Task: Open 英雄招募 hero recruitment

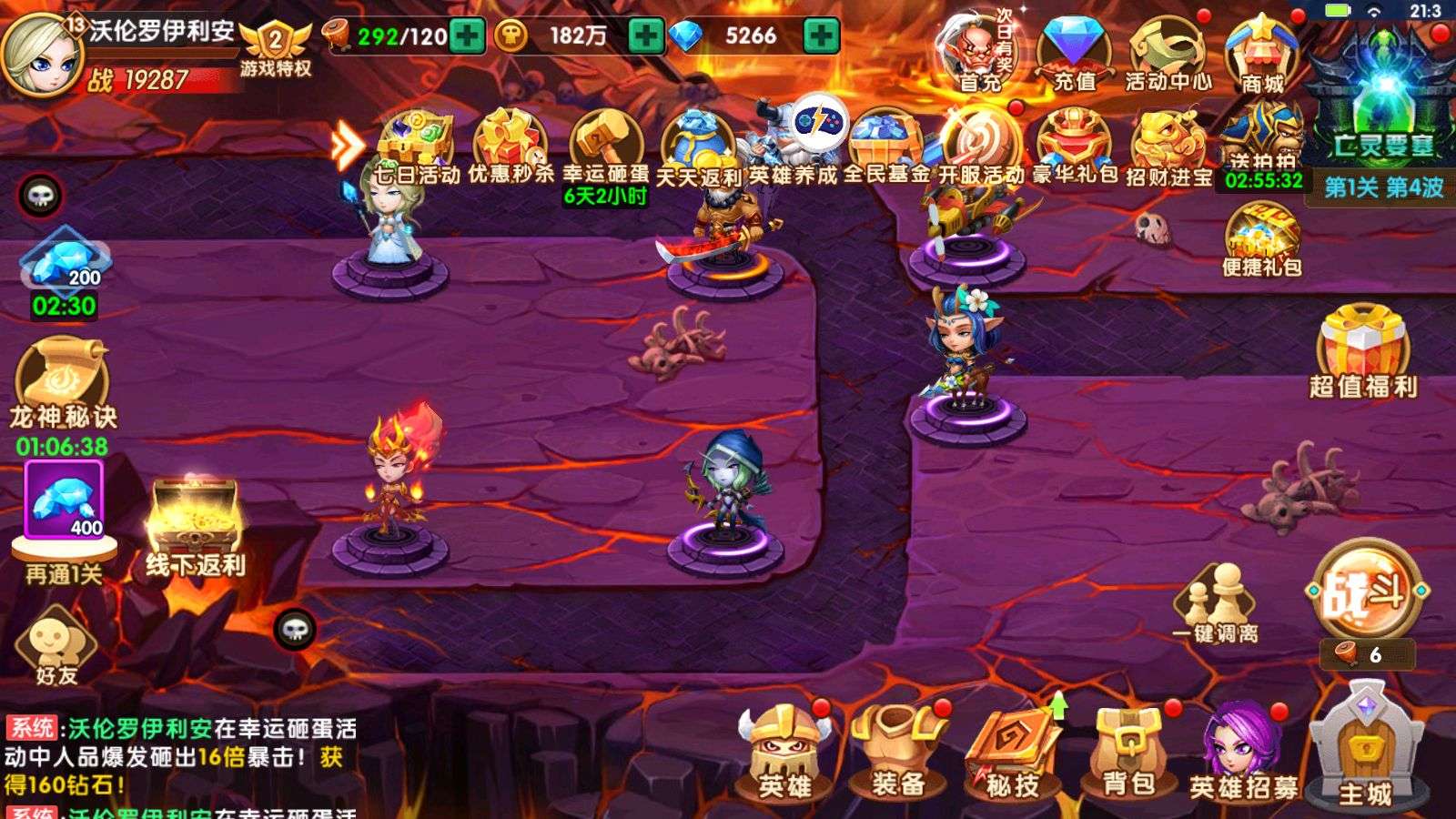Action: (1243, 754)
